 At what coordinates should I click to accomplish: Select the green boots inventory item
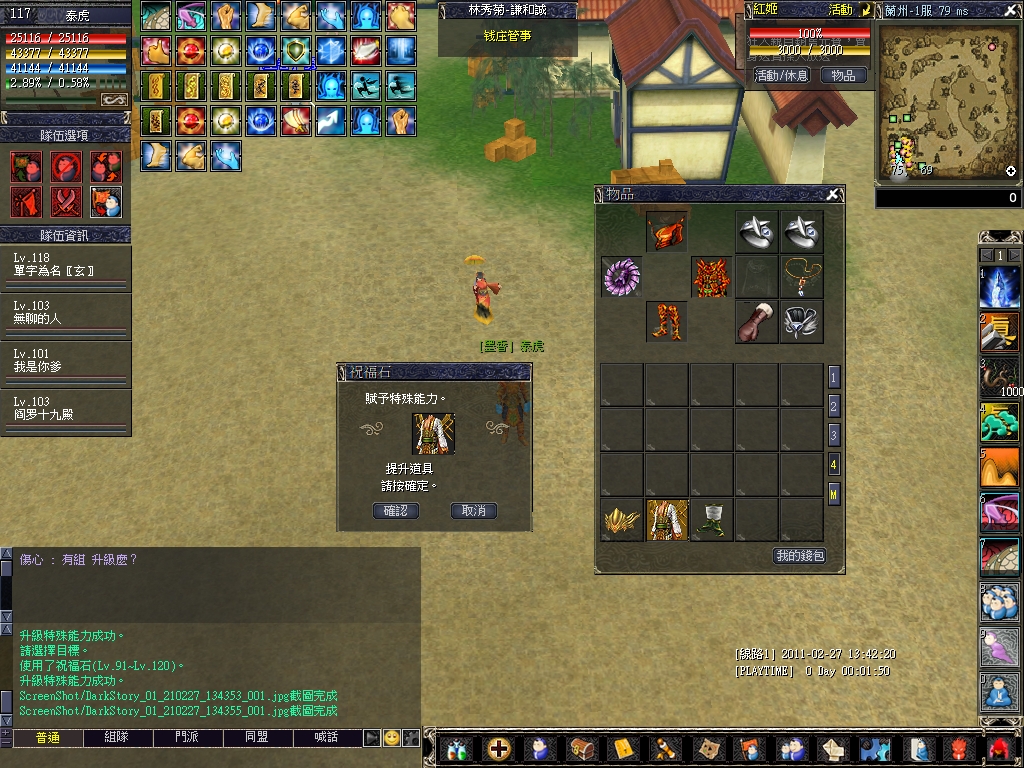click(711, 520)
